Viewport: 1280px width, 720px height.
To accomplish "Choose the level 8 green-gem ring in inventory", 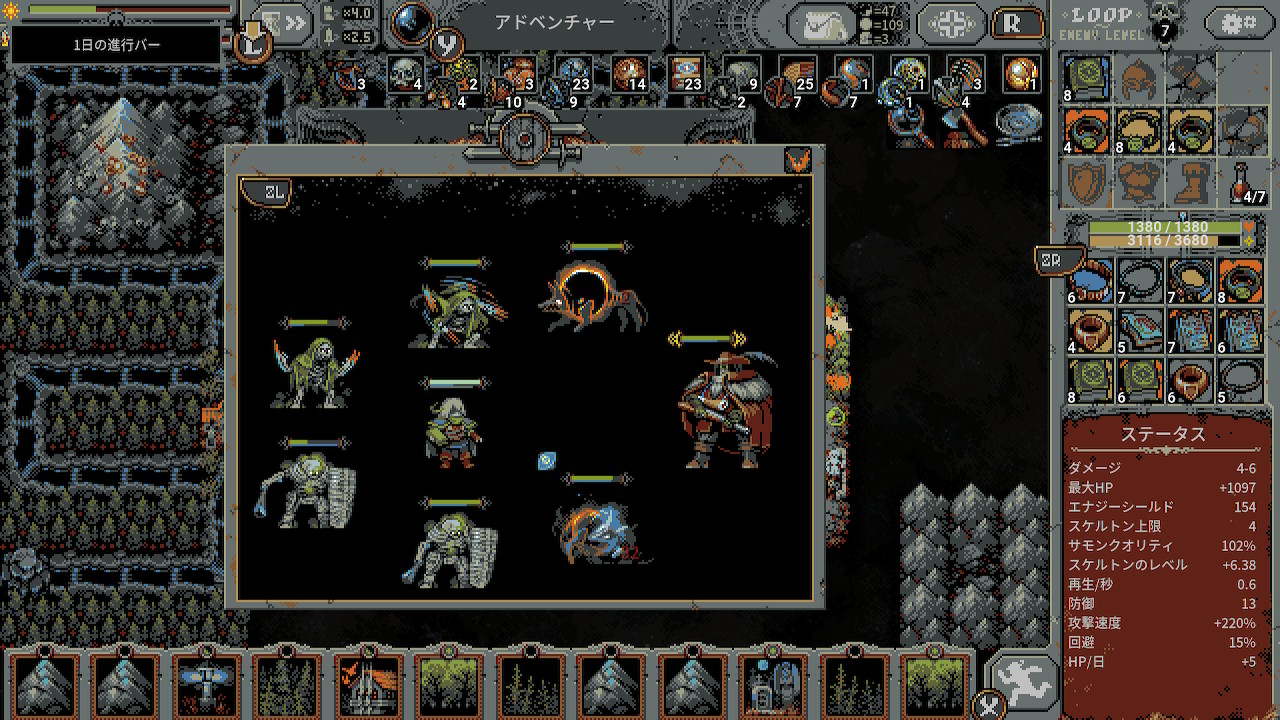I will (x=1241, y=282).
